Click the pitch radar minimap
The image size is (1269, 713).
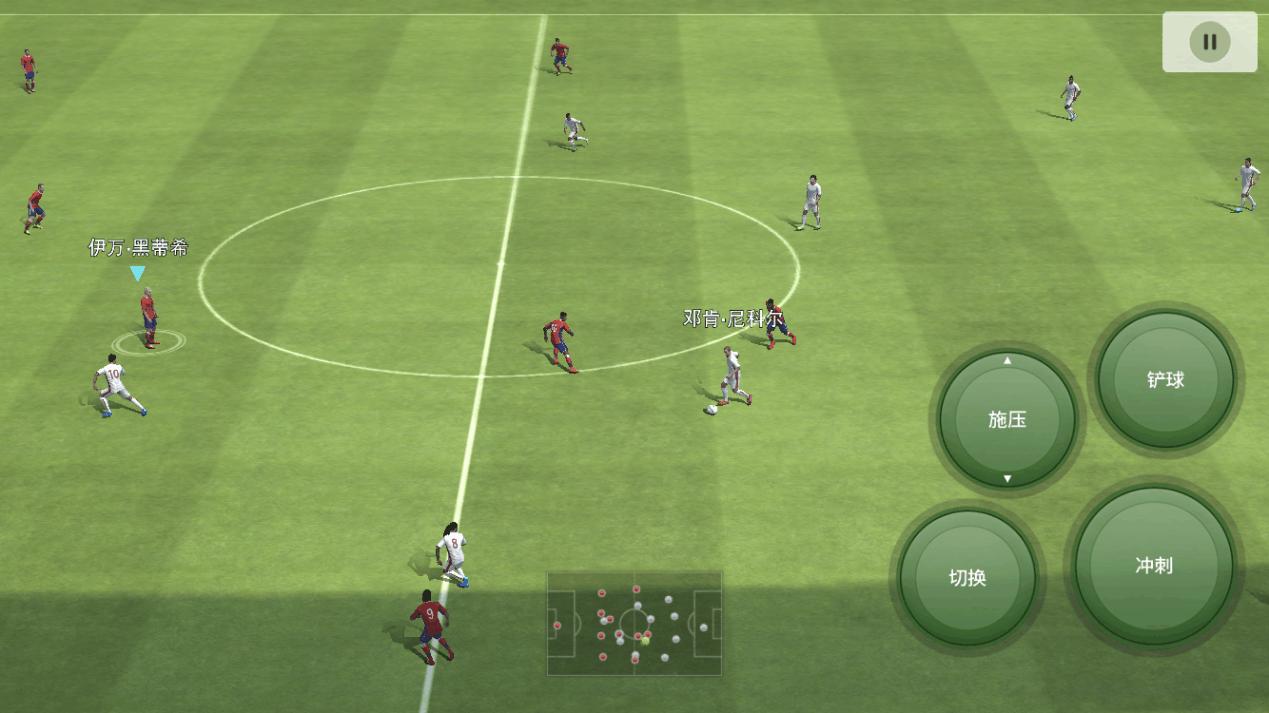(634, 623)
